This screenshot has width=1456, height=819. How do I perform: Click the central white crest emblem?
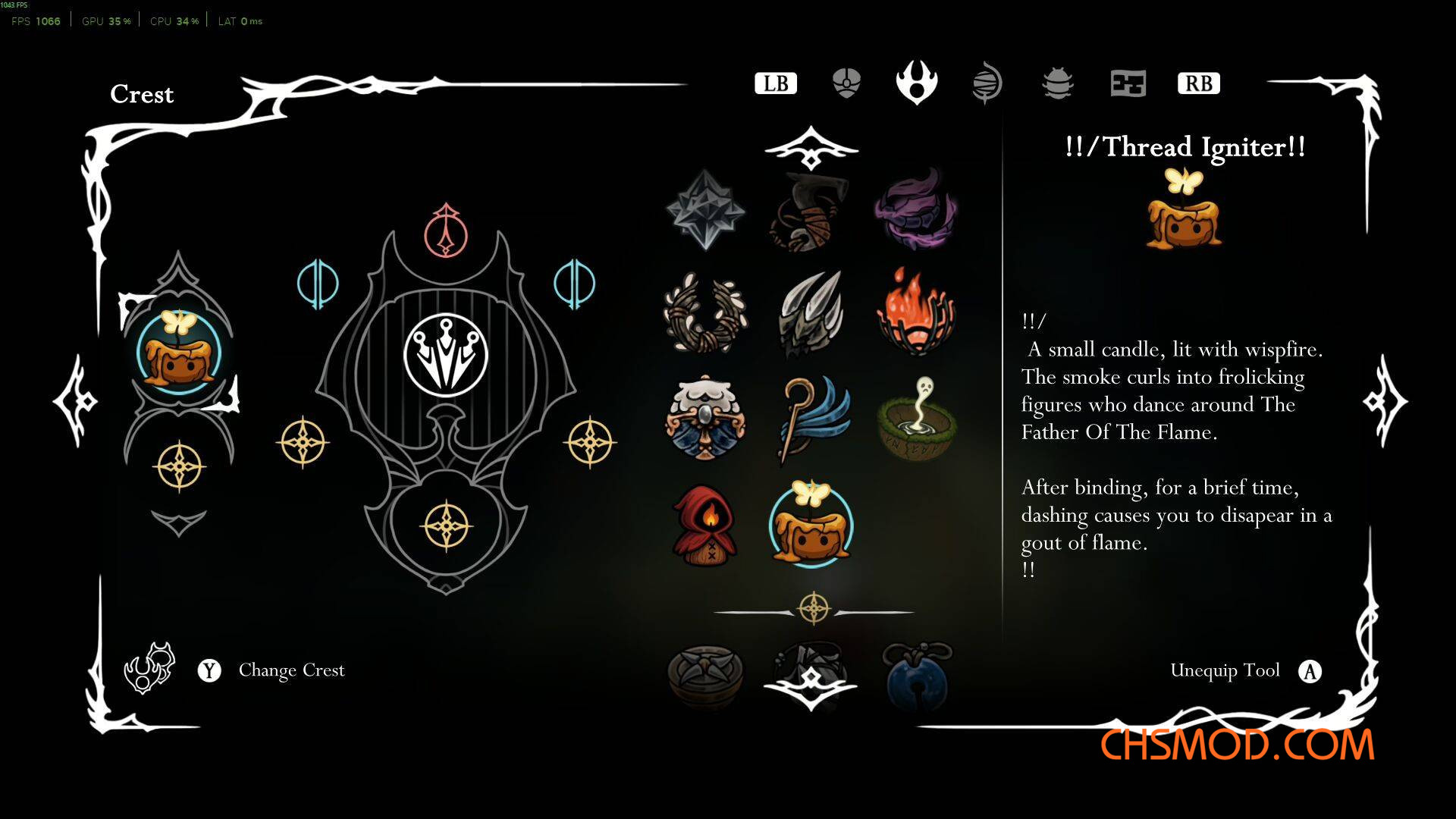[x=446, y=355]
